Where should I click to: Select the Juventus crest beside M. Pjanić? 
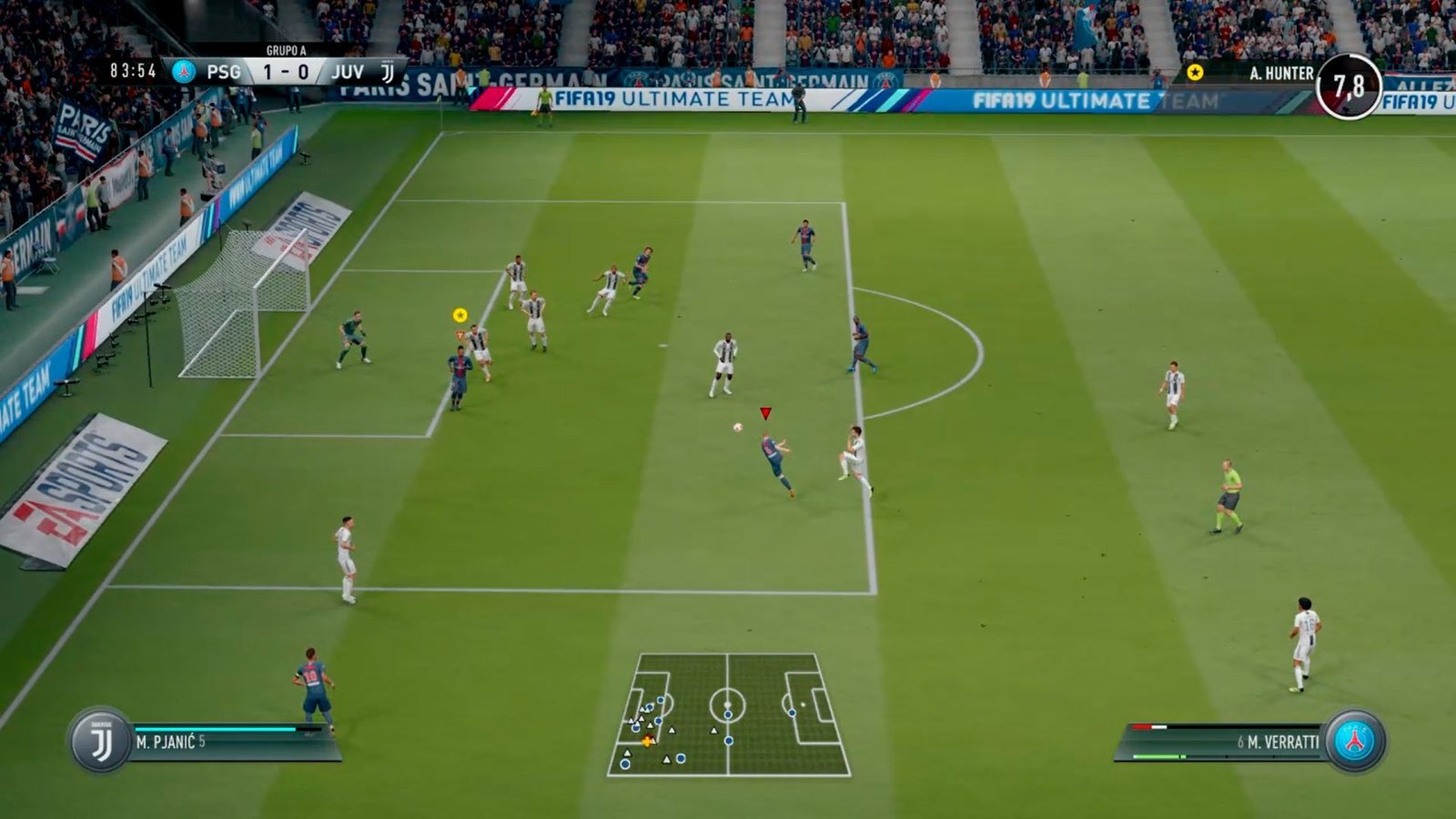pyautogui.click(x=100, y=742)
